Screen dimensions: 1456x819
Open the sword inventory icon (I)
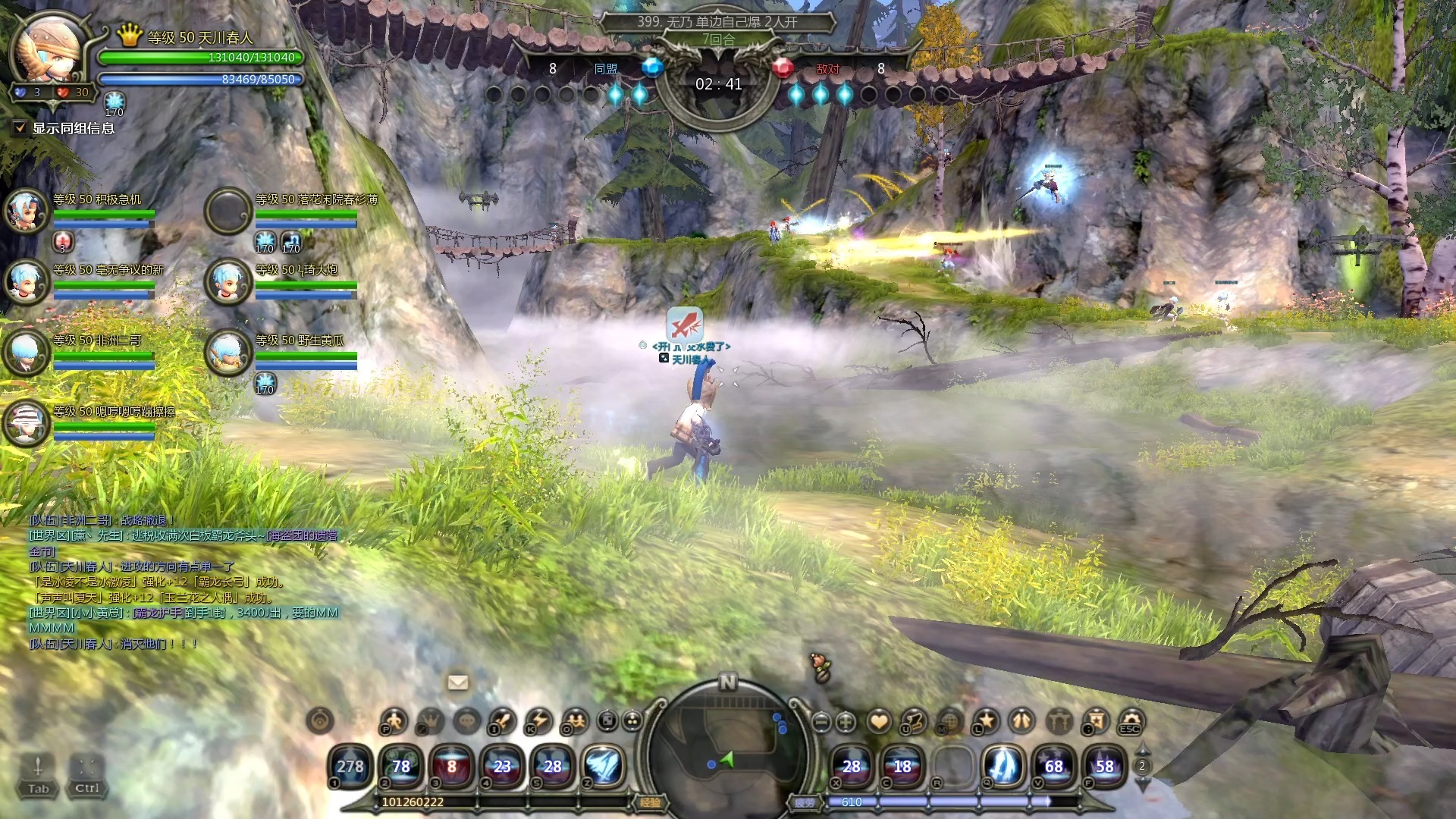pos(502,720)
